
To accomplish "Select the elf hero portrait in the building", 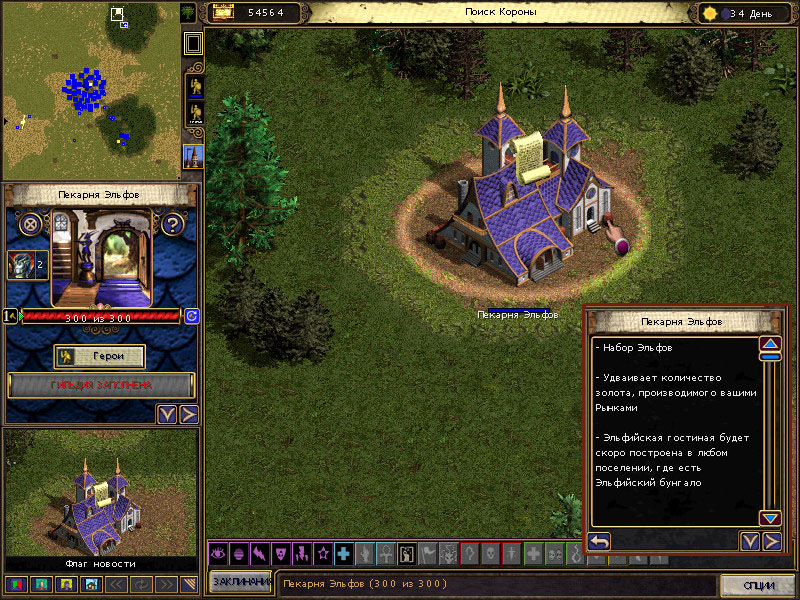I will pyautogui.click(x=20, y=265).
